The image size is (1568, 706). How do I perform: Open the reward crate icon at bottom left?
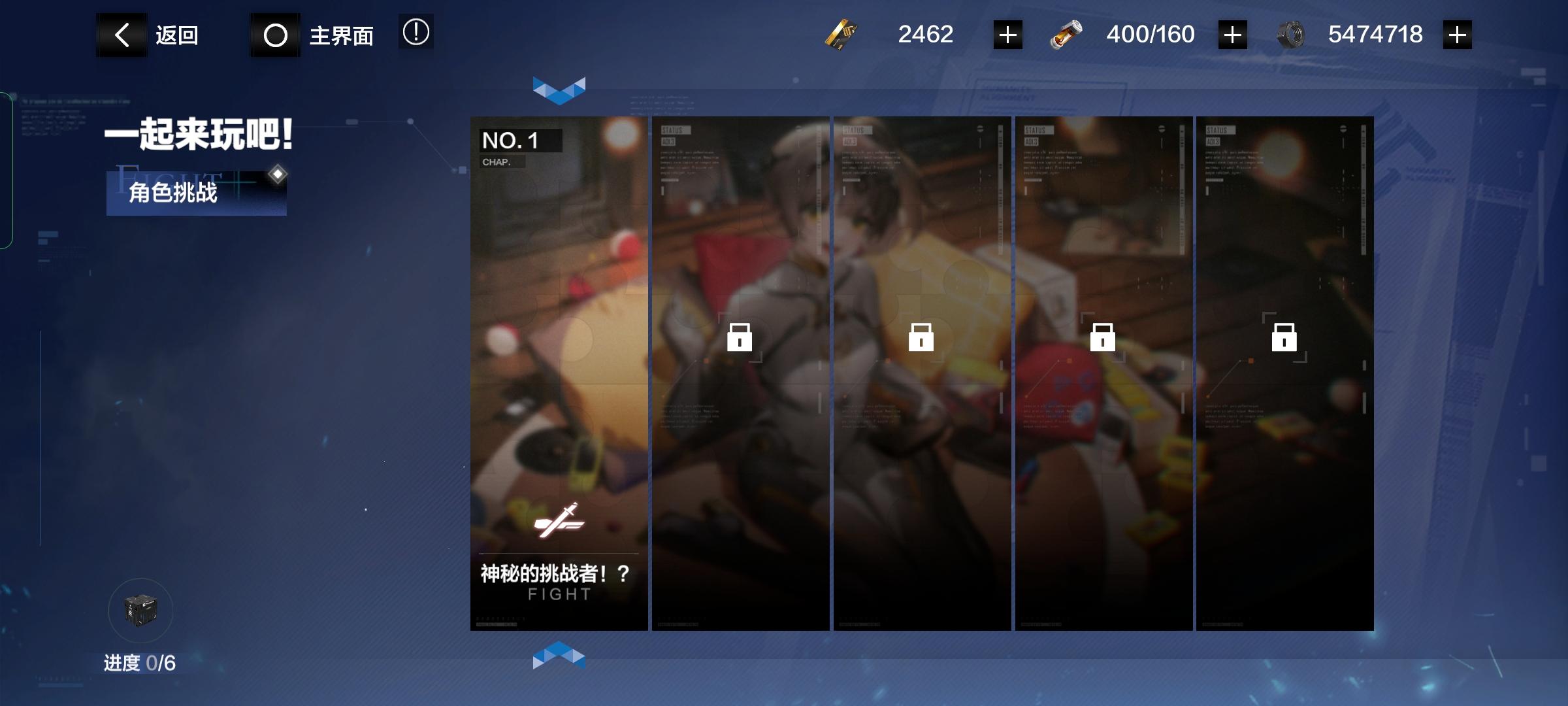pyautogui.click(x=140, y=609)
